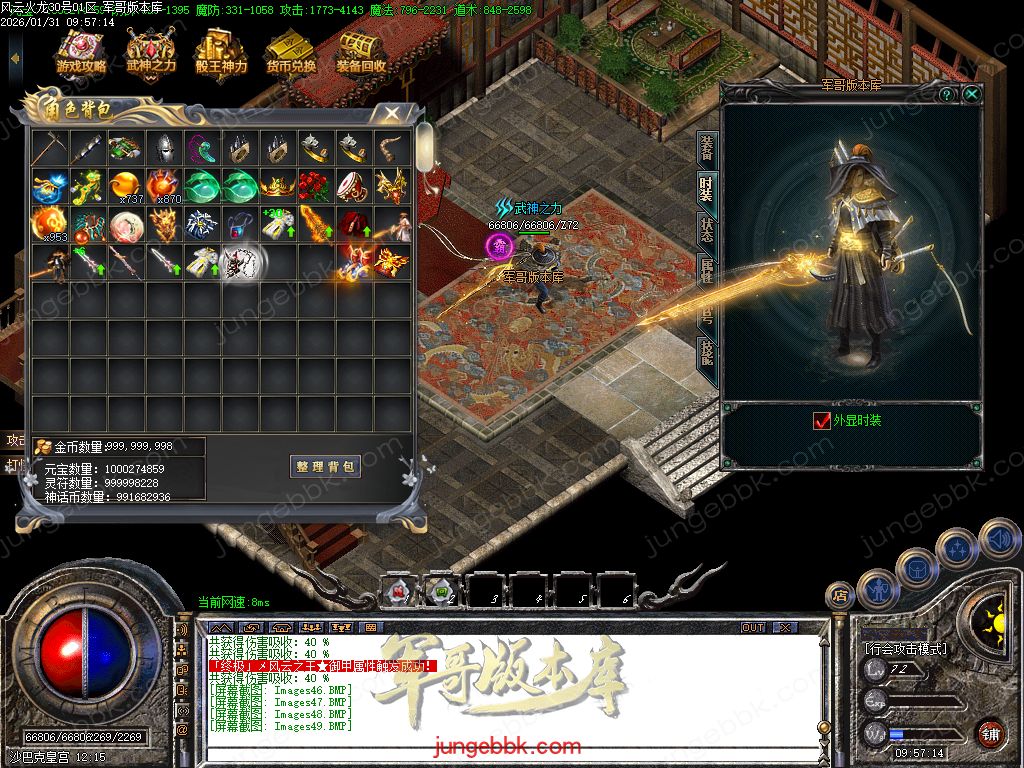Switch to the 状态 status tab

pos(706,227)
